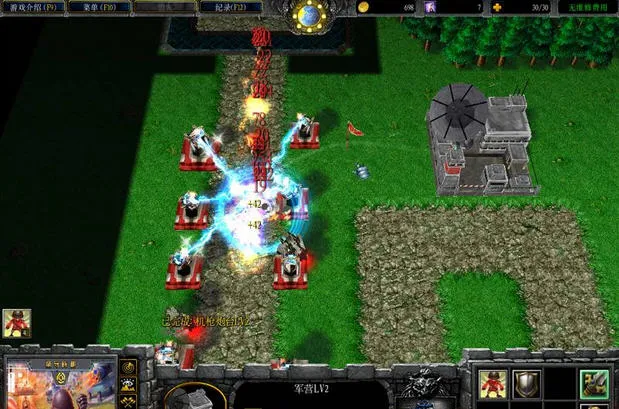Open the 游戏介绍 (F9) menu
The width and height of the screenshot is (619, 409).
point(33,7)
